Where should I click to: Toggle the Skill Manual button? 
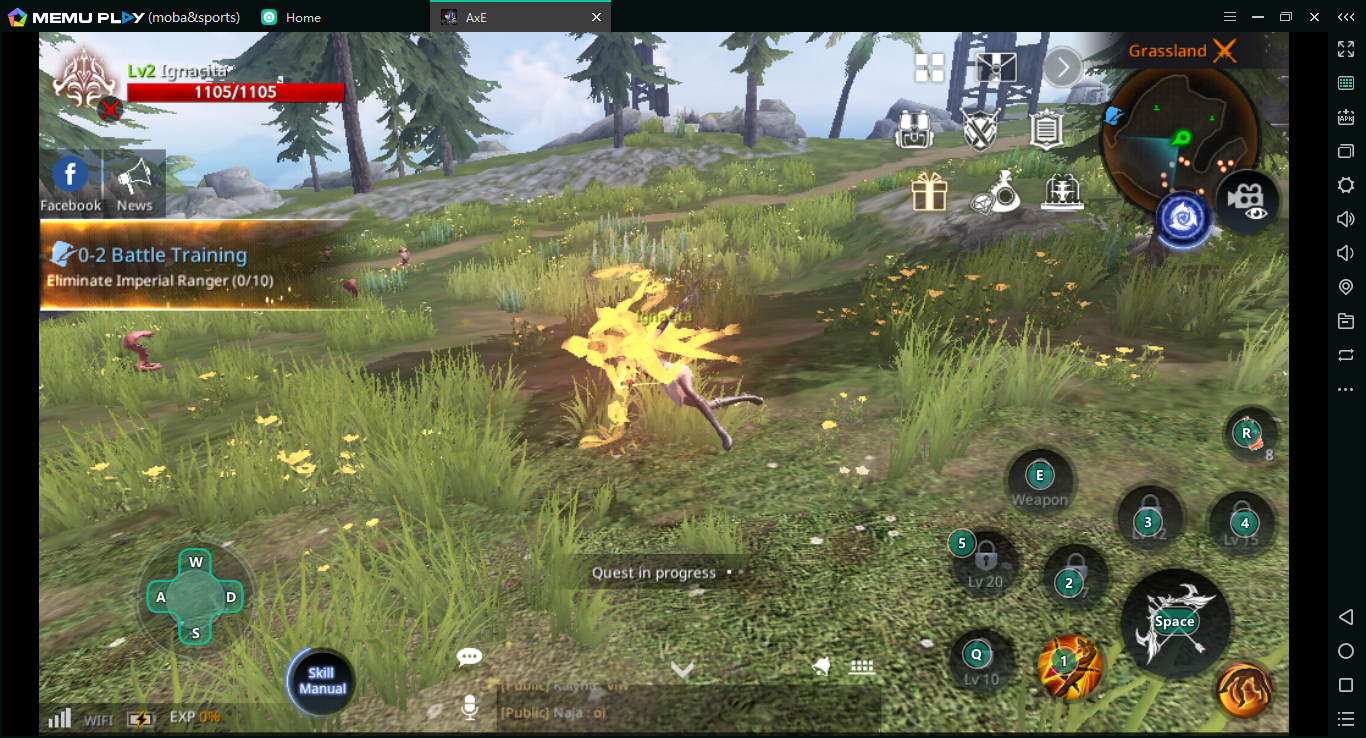[321, 681]
